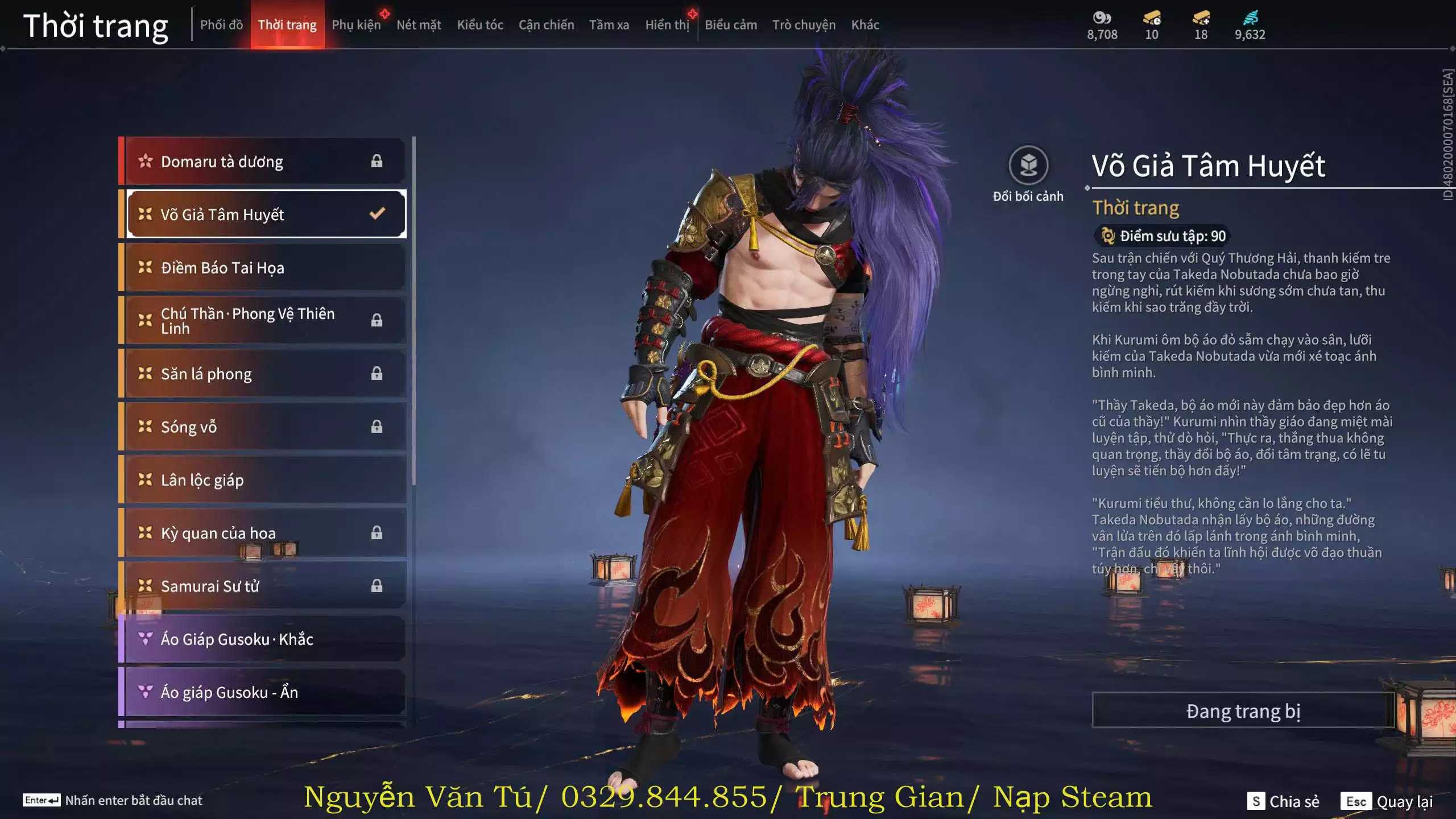Select the Nét mặt tab

(x=419, y=25)
